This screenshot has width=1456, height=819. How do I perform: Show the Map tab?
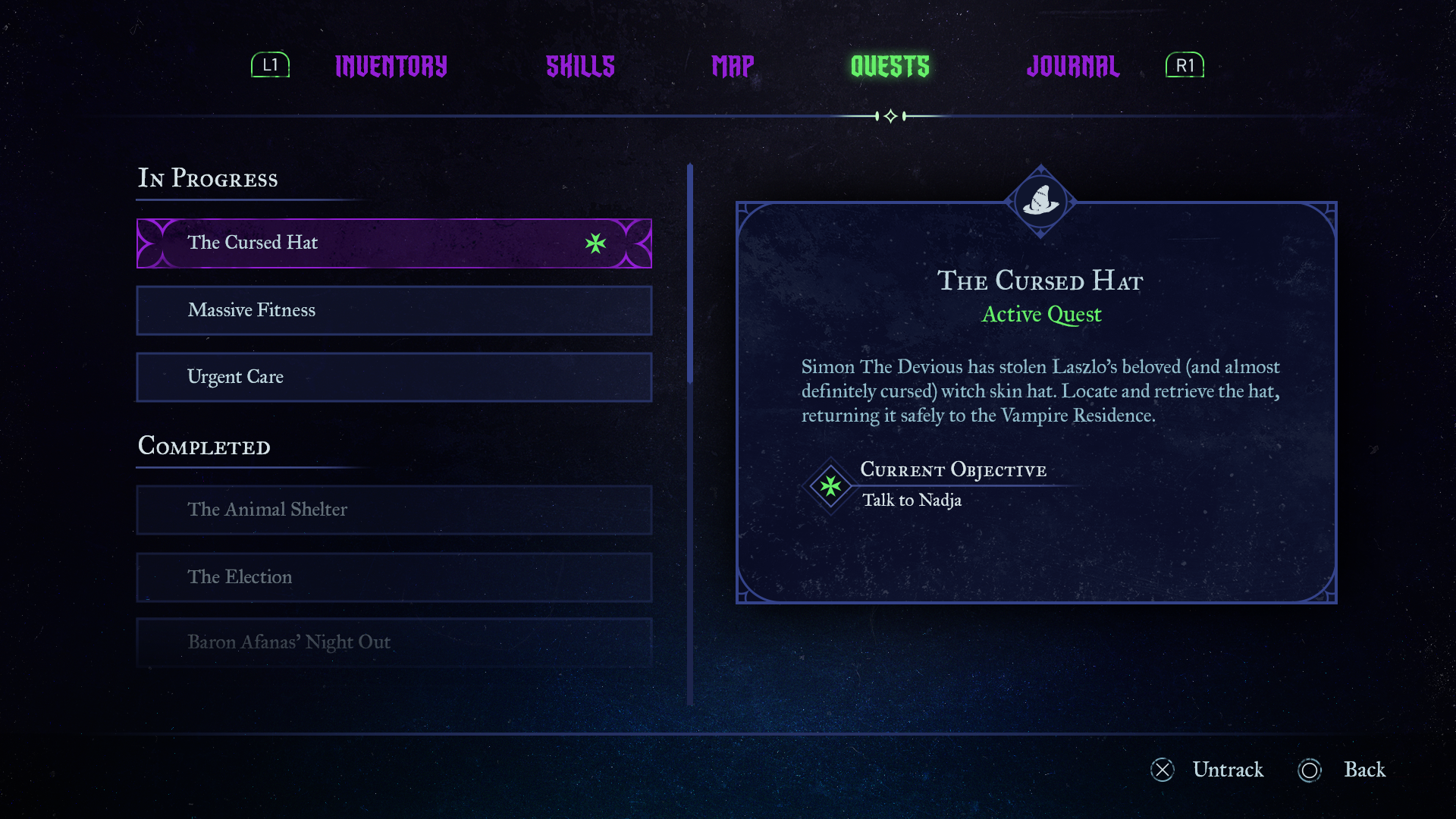click(x=733, y=67)
